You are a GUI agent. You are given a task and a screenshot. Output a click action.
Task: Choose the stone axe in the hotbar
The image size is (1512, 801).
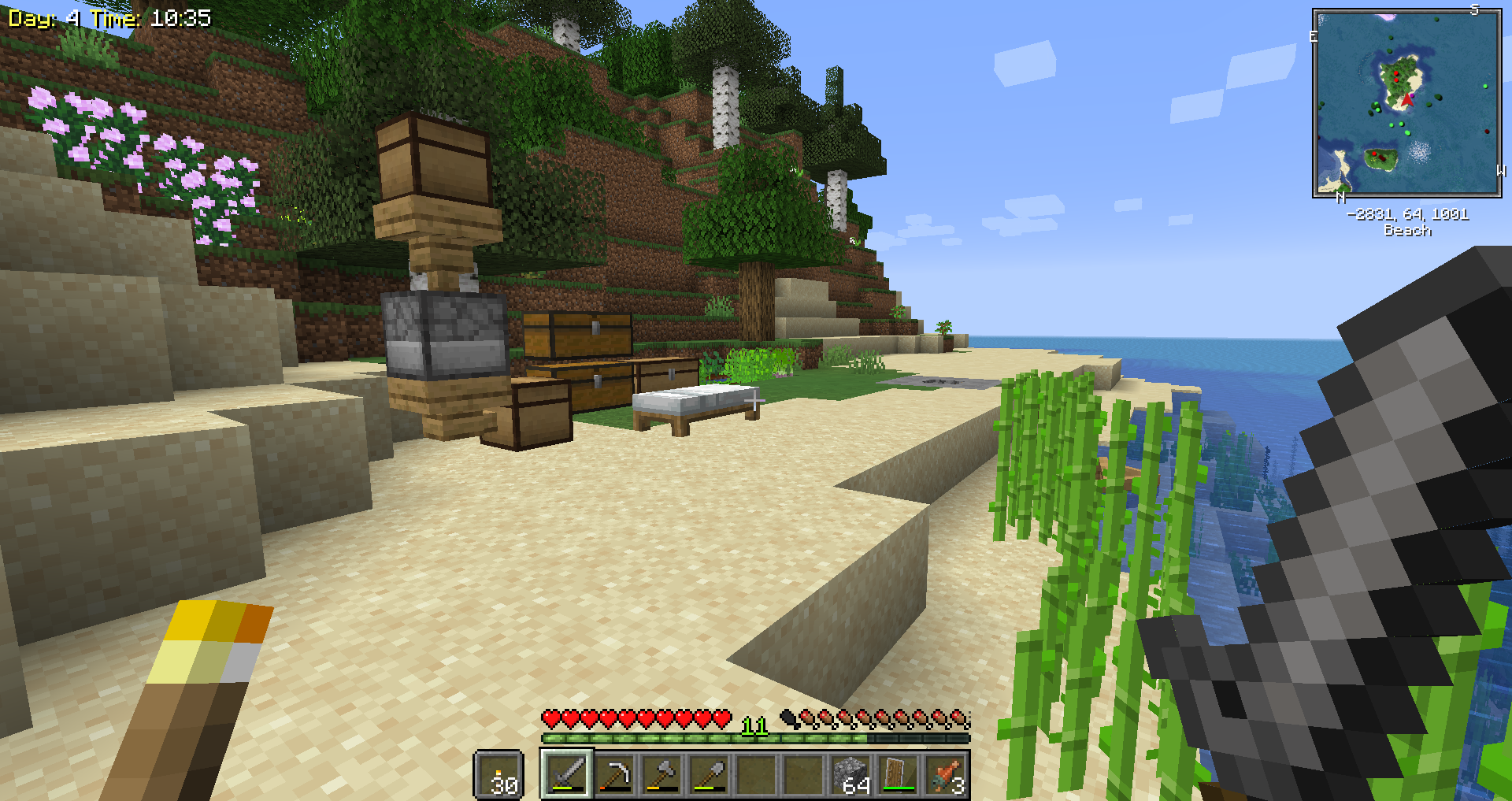click(661, 774)
